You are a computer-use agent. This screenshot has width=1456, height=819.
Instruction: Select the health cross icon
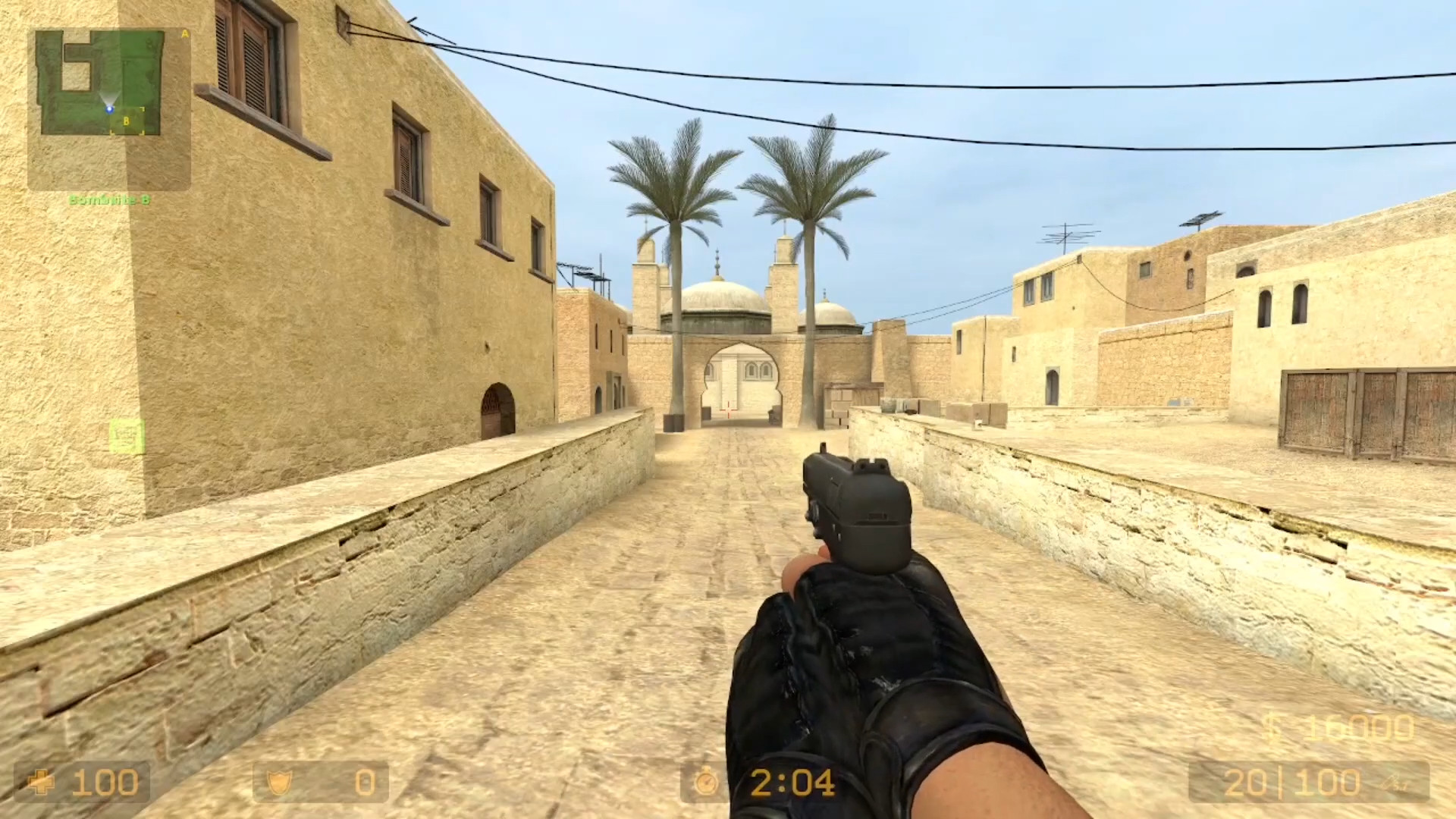click(x=42, y=782)
